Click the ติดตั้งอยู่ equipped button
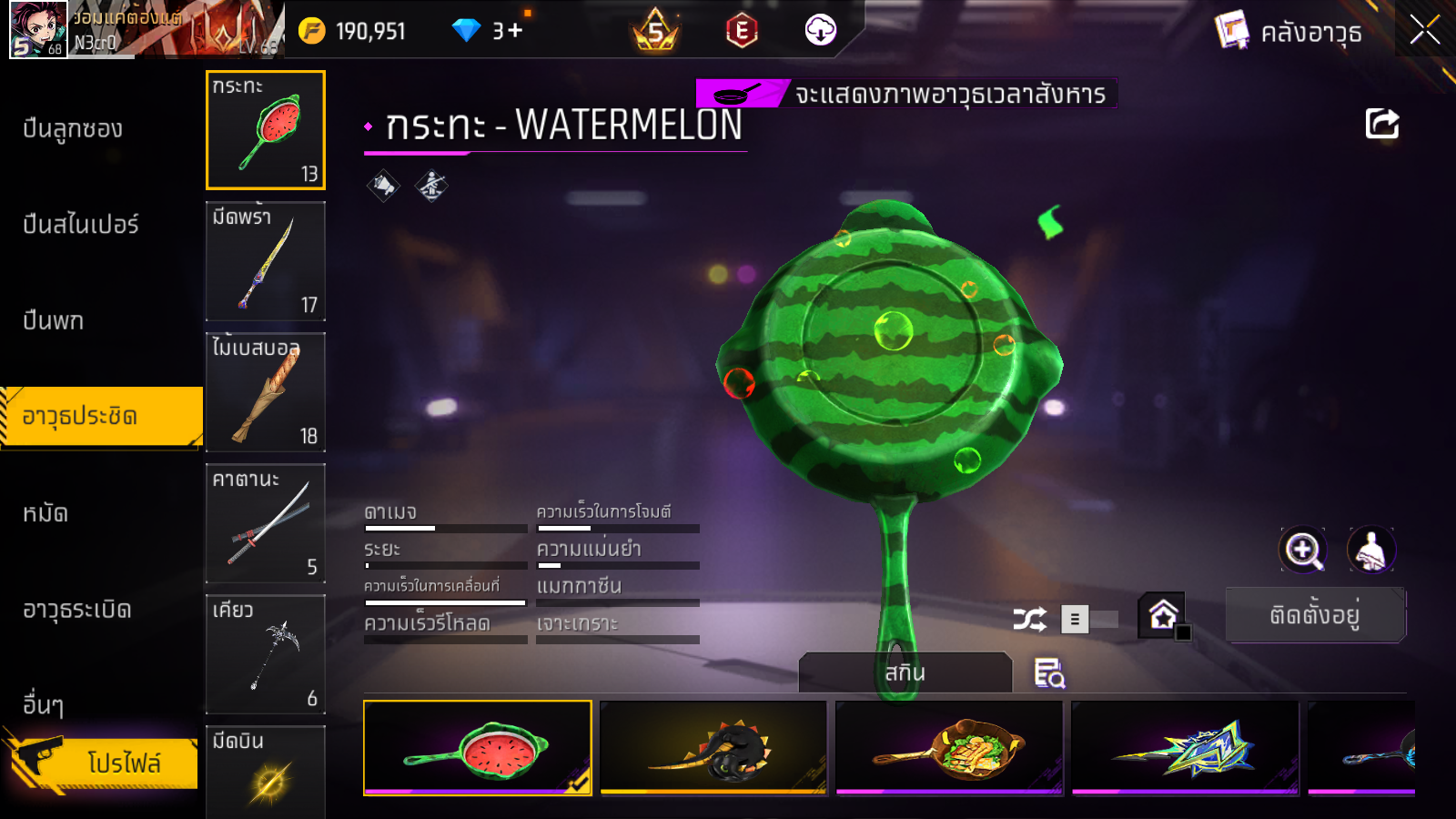The image size is (1456, 819). click(1315, 615)
